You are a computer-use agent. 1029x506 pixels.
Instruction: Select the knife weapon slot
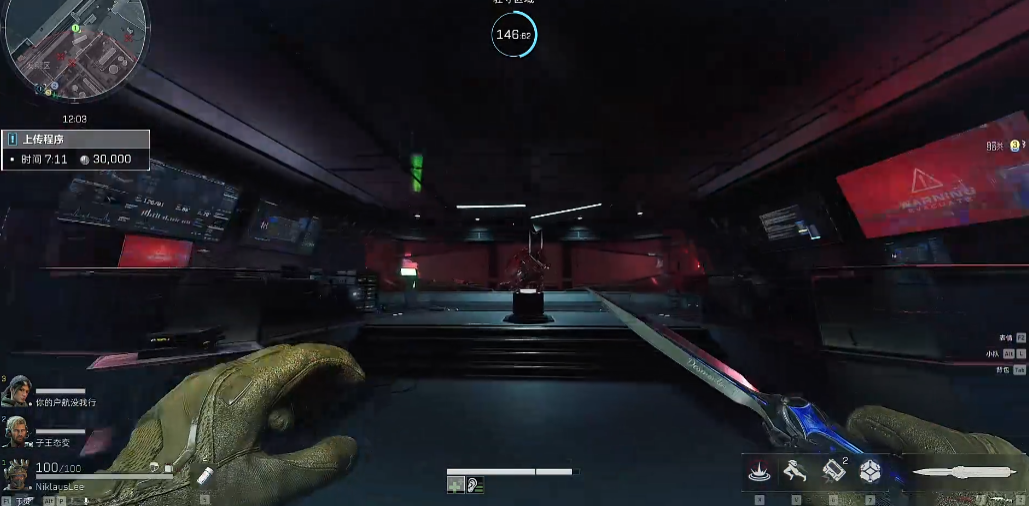[x=958, y=469]
